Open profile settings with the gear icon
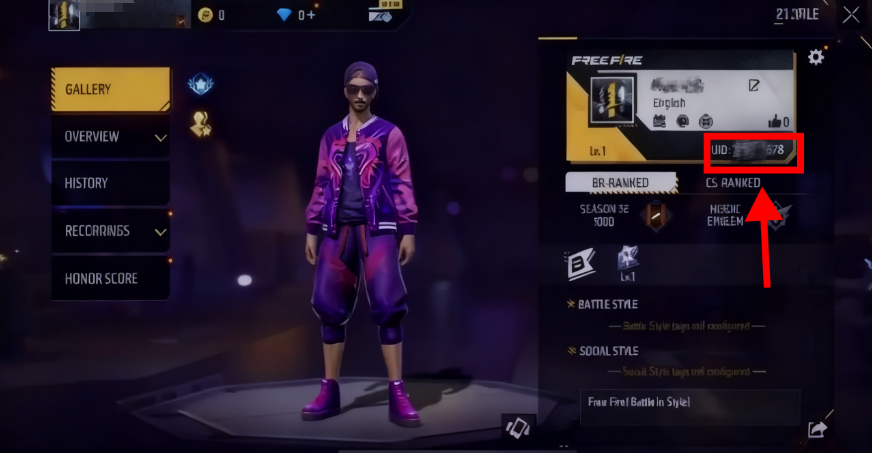The image size is (872, 453). tap(816, 57)
